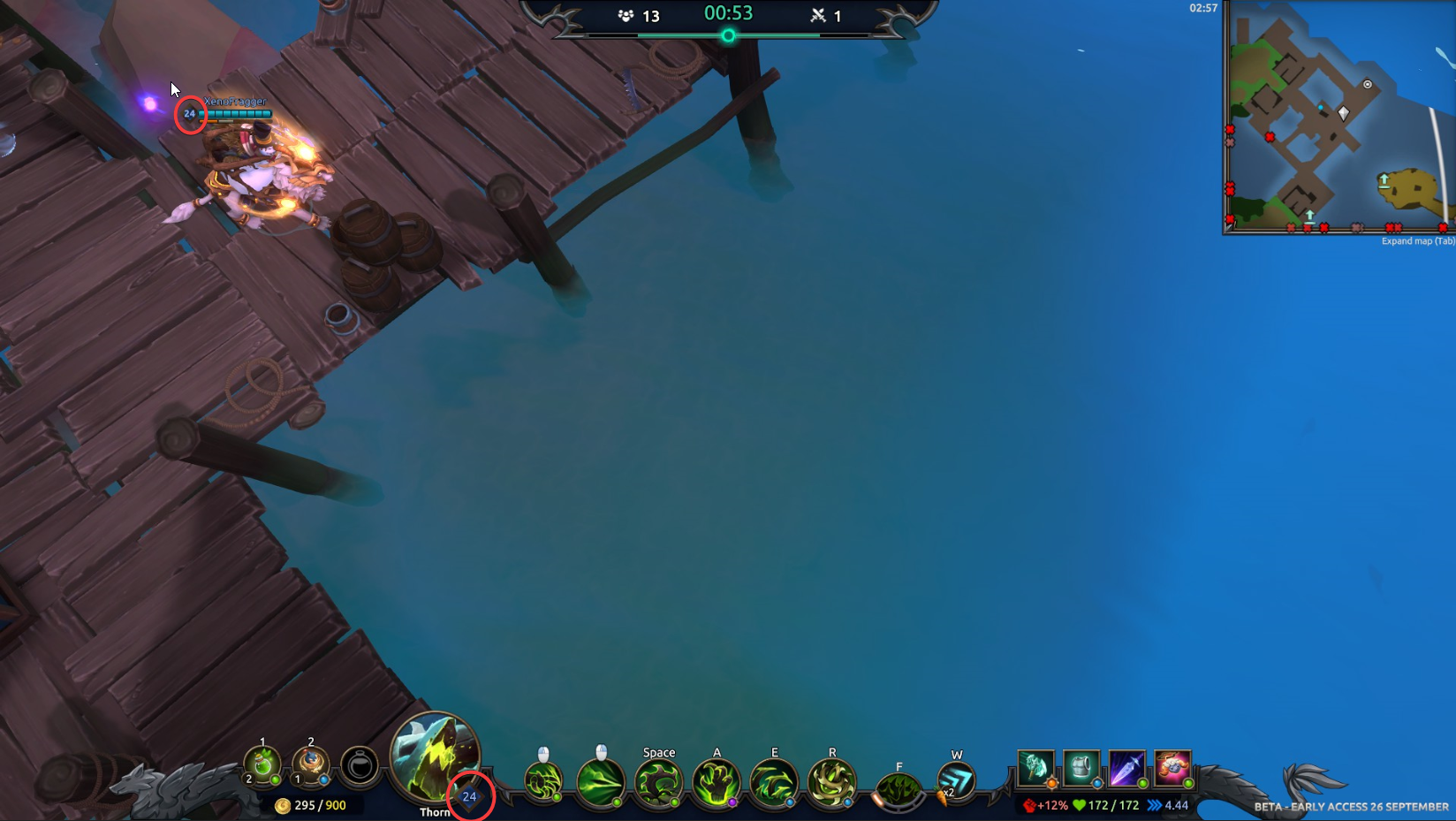Select the teal axe equipment slot
The image size is (1456, 821).
coord(1035,768)
